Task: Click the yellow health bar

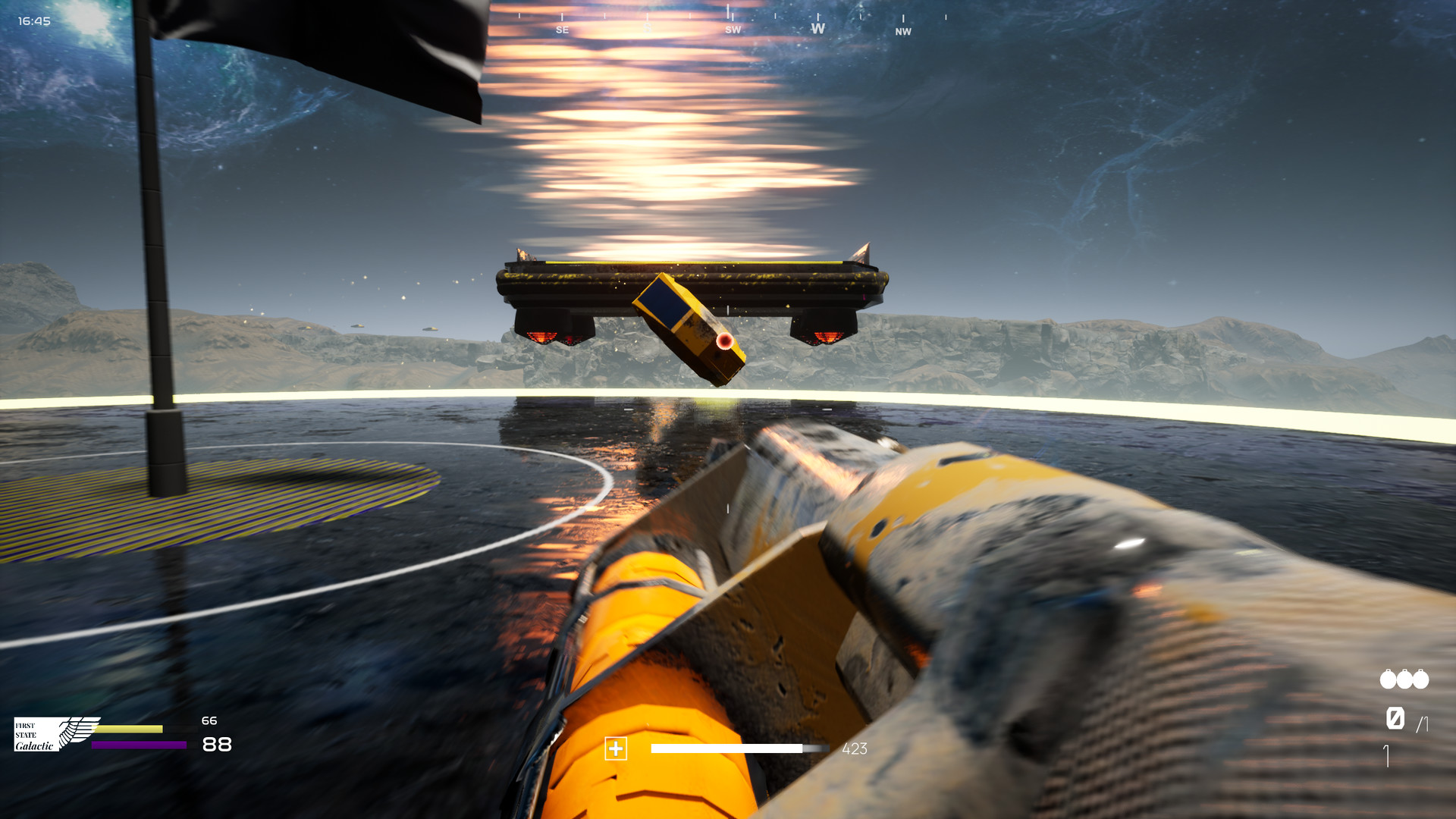Action: pyautogui.click(x=129, y=730)
